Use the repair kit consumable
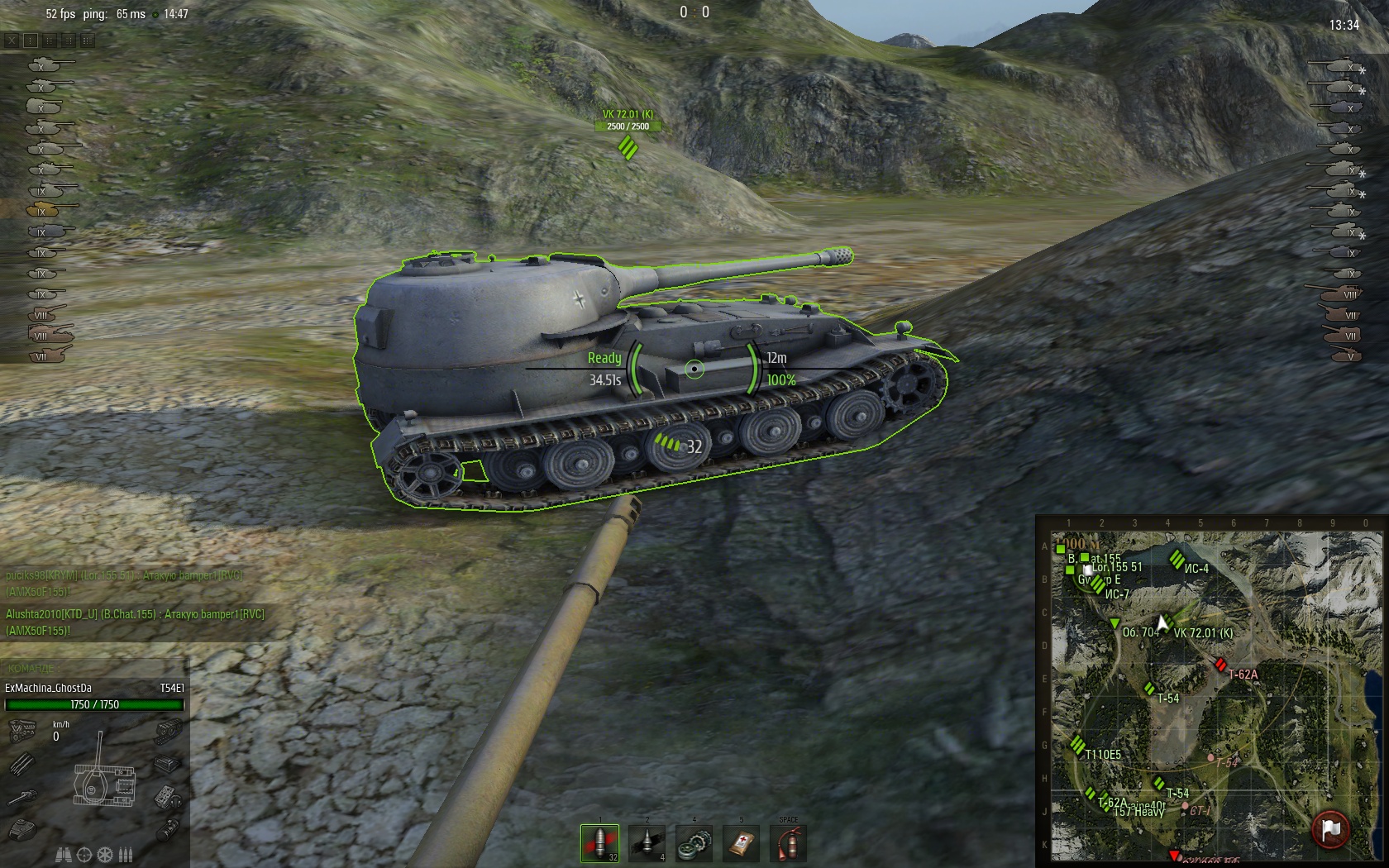Screen dimensions: 1389x868 (x=694, y=843)
